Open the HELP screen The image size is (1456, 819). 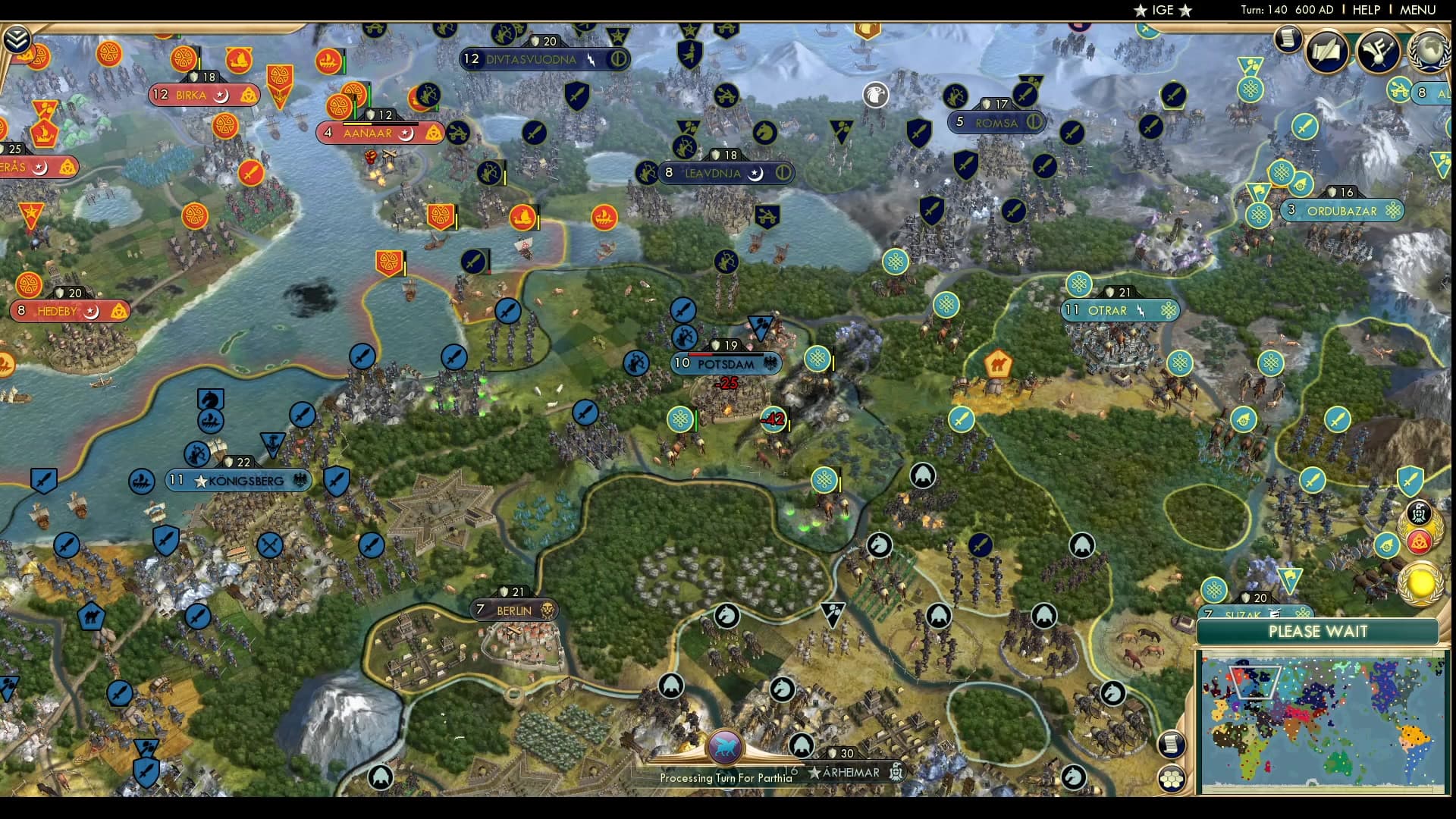tap(1365, 11)
